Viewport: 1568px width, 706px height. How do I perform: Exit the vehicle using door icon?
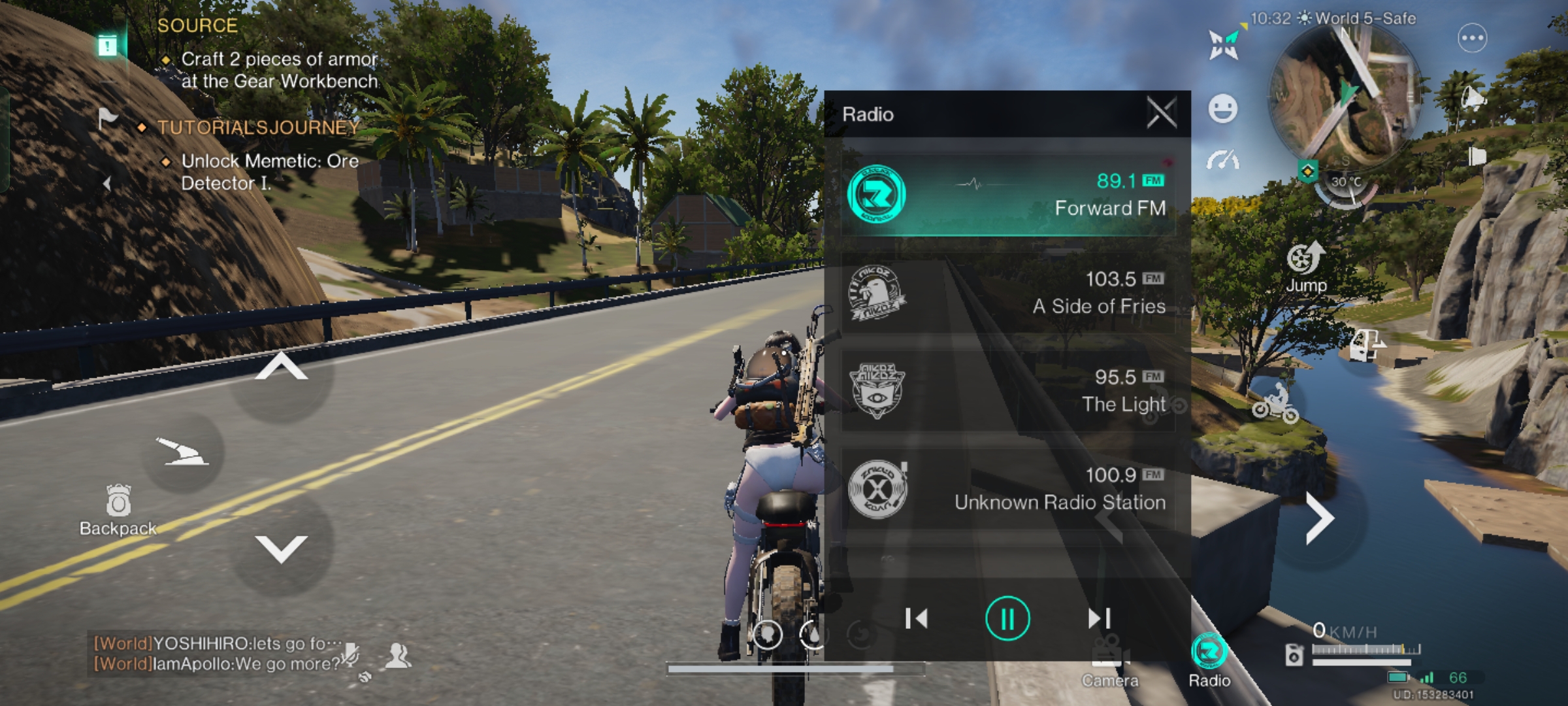1367,345
